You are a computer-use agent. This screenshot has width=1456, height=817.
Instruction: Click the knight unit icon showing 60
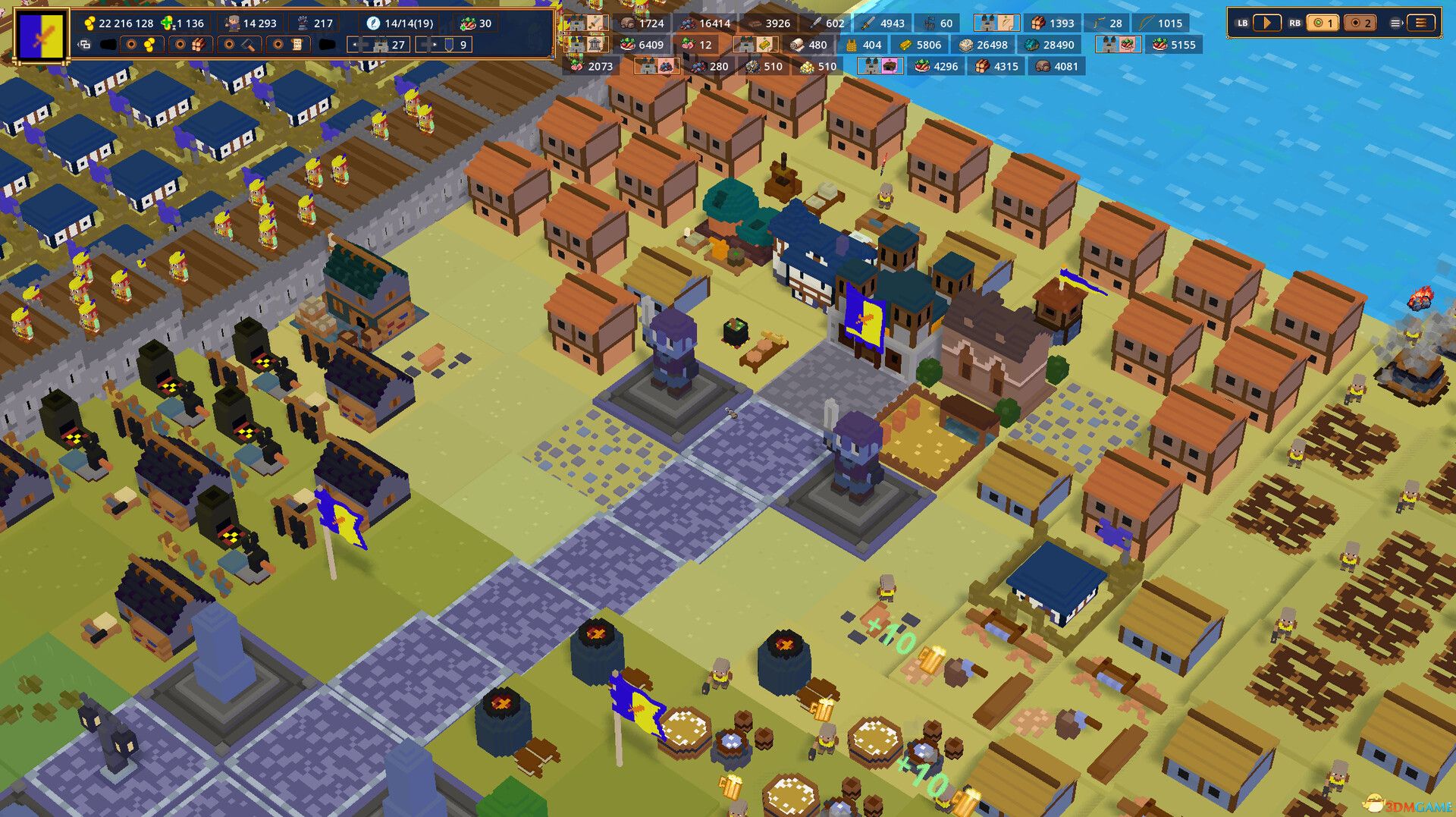coord(930,24)
